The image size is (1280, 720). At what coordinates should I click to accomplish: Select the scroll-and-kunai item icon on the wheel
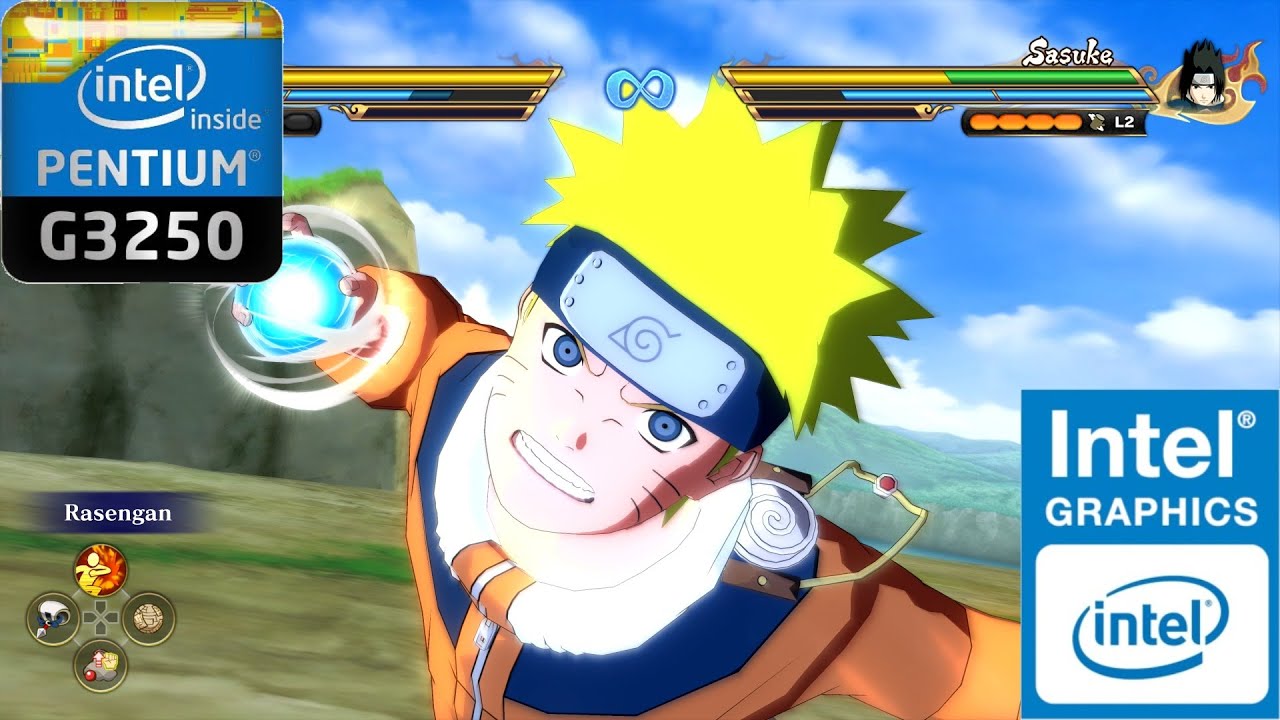(52, 619)
